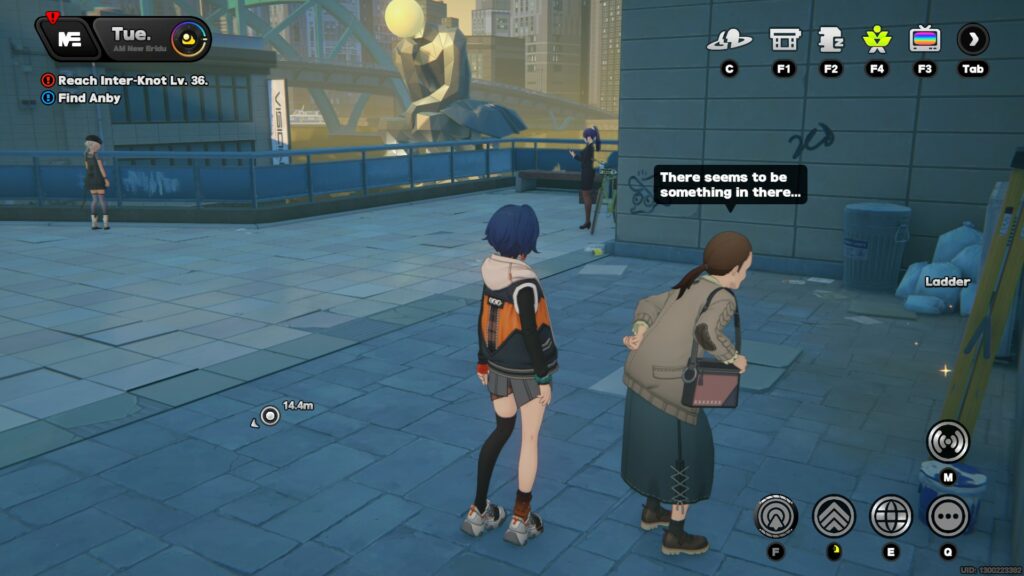Click the stacked document icon
This screenshot has height=576, width=1024.
[831, 40]
